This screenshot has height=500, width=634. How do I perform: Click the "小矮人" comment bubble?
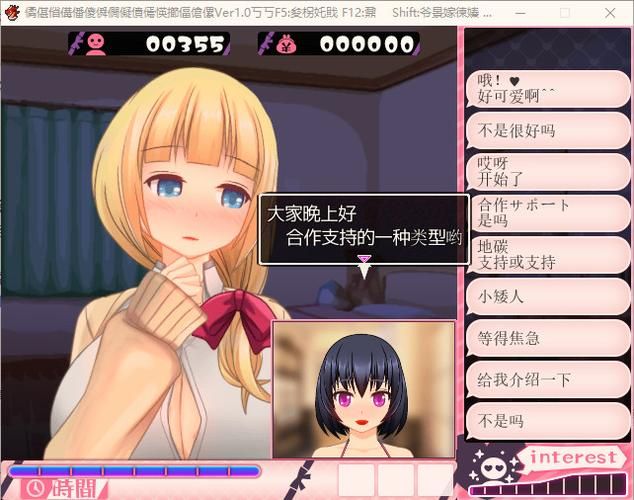click(547, 295)
